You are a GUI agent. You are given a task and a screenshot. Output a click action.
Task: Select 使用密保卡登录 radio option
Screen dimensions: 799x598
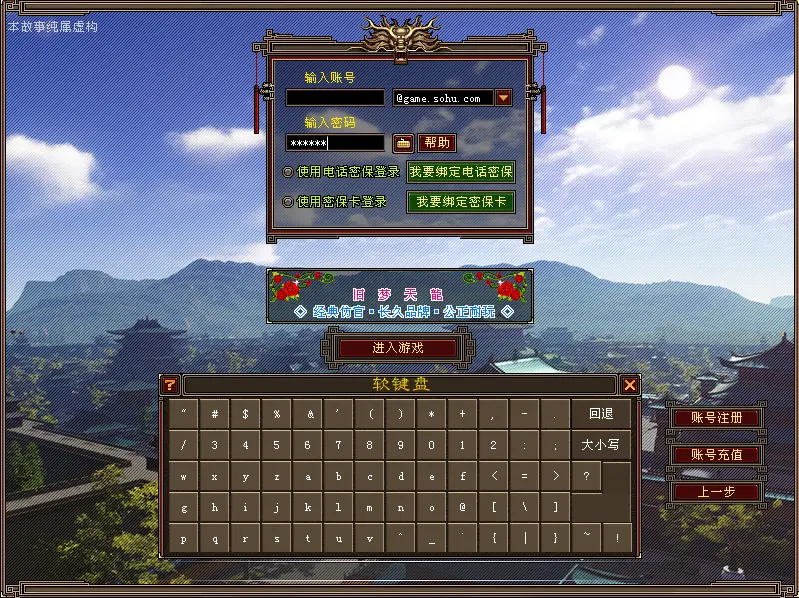pos(288,202)
